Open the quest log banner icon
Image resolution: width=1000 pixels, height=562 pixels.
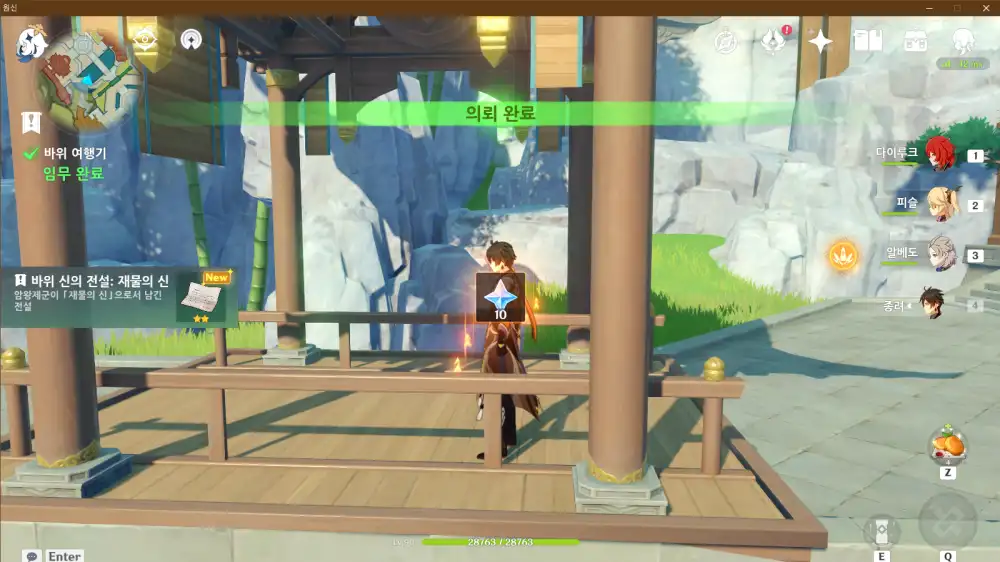32,122
